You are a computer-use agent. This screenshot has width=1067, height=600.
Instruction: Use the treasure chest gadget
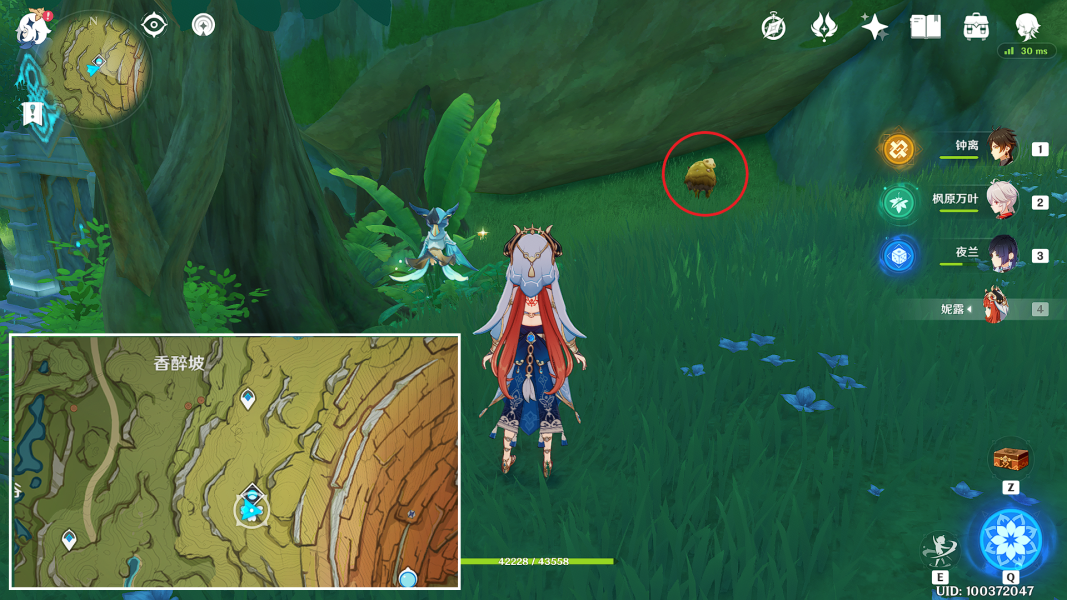click(1010, 460)
